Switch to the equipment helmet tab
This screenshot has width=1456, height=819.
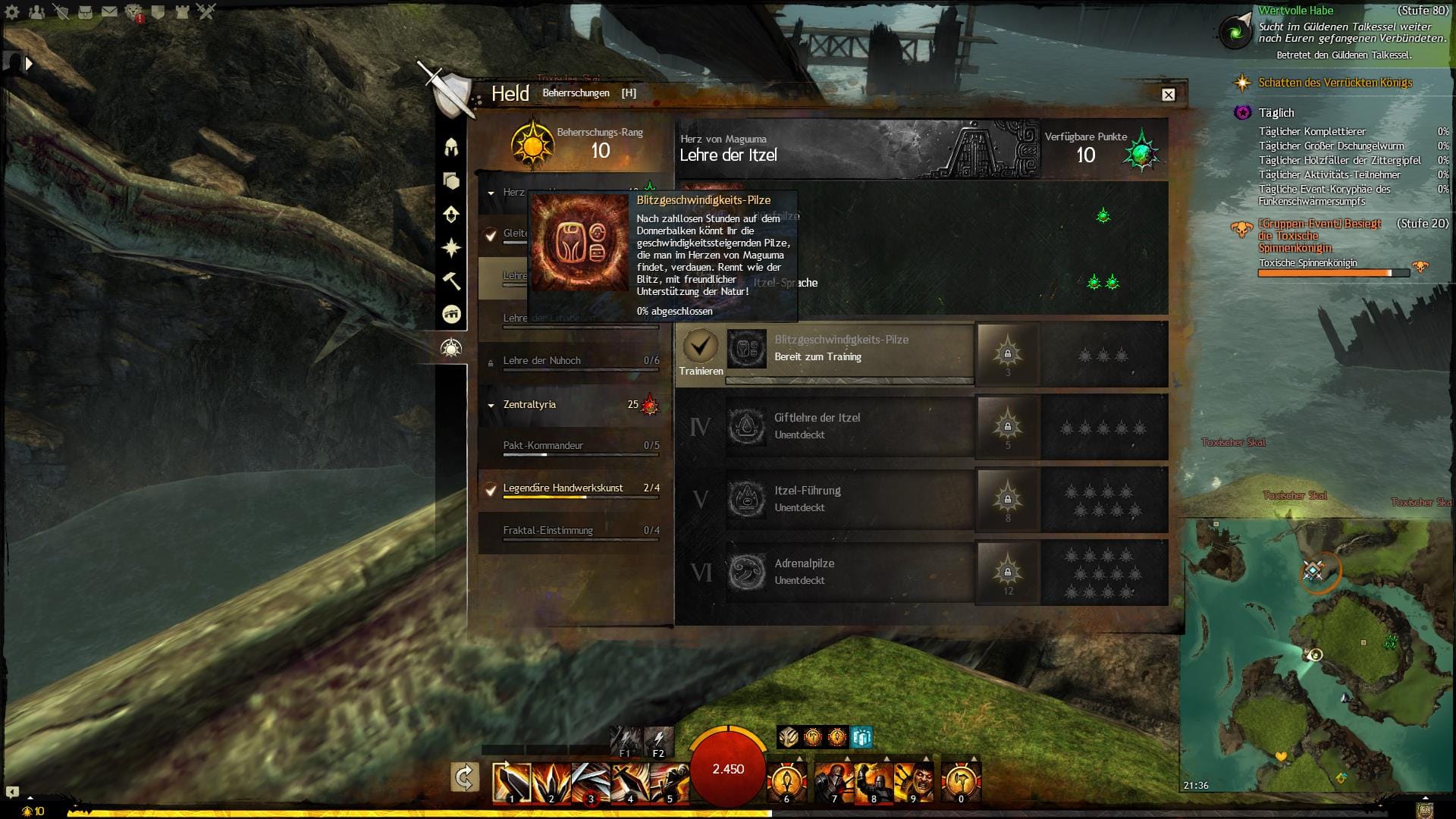coord(451,146)
